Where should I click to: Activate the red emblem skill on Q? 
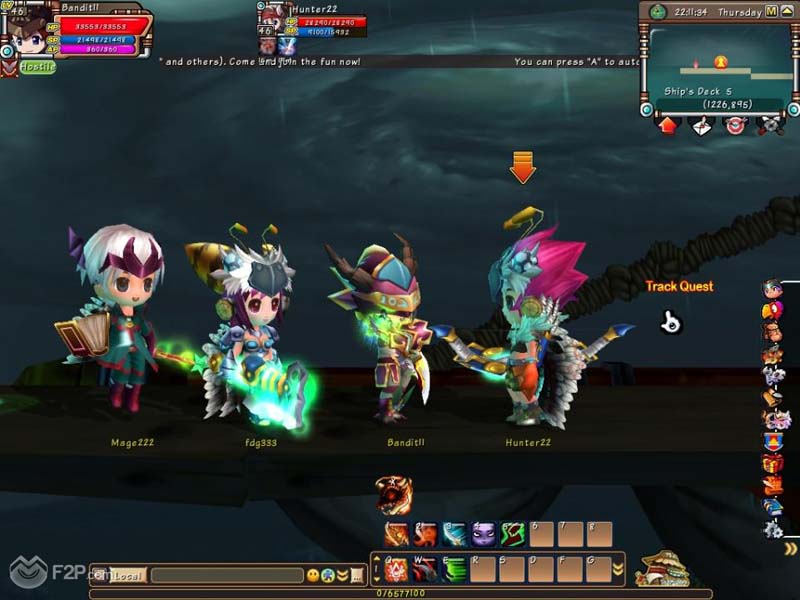click(x=396, y=570)
